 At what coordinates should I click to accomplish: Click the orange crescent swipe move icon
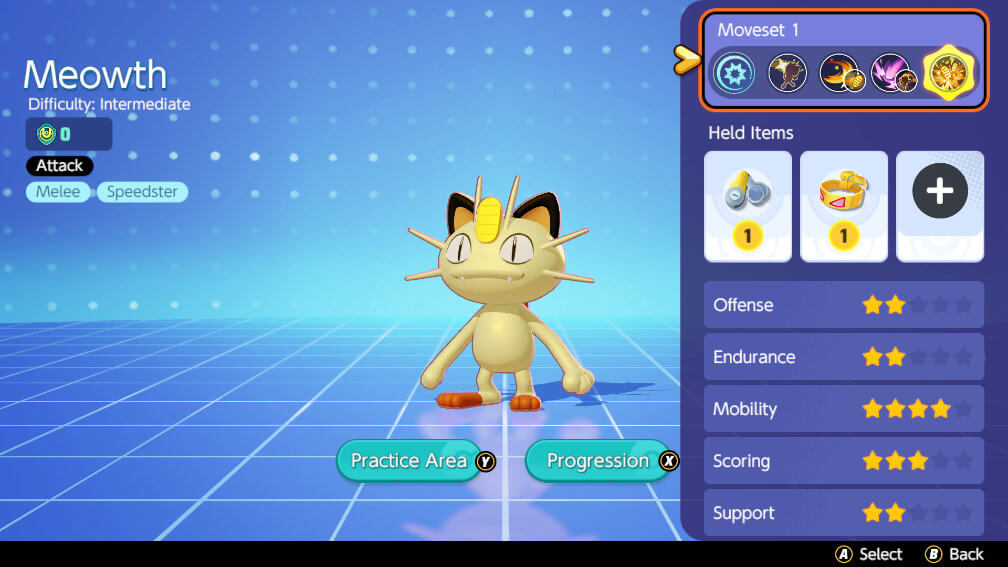[839, 74]
